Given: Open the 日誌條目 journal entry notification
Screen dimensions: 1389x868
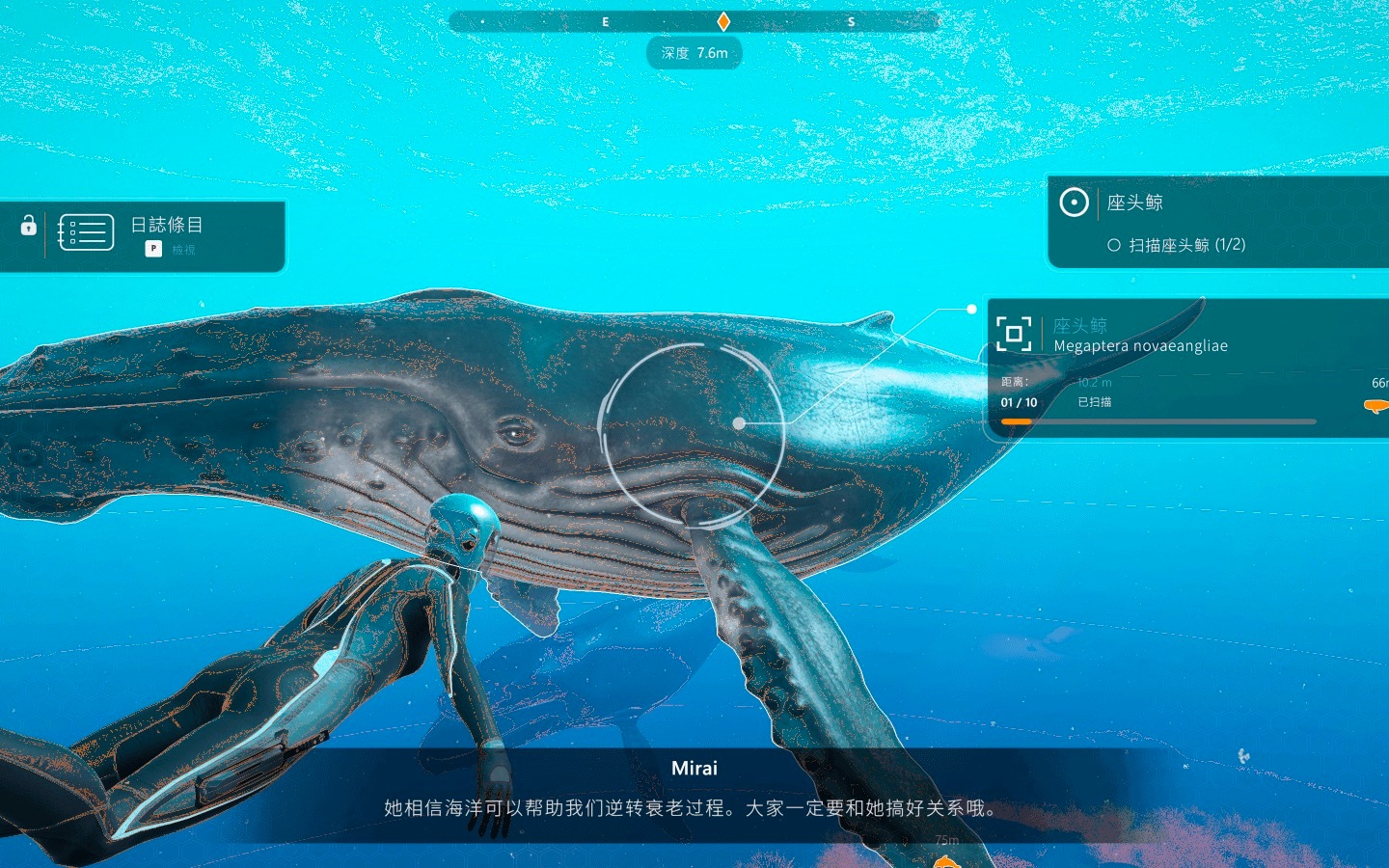Looking at the screenshot, I should [x=167, y=226].
